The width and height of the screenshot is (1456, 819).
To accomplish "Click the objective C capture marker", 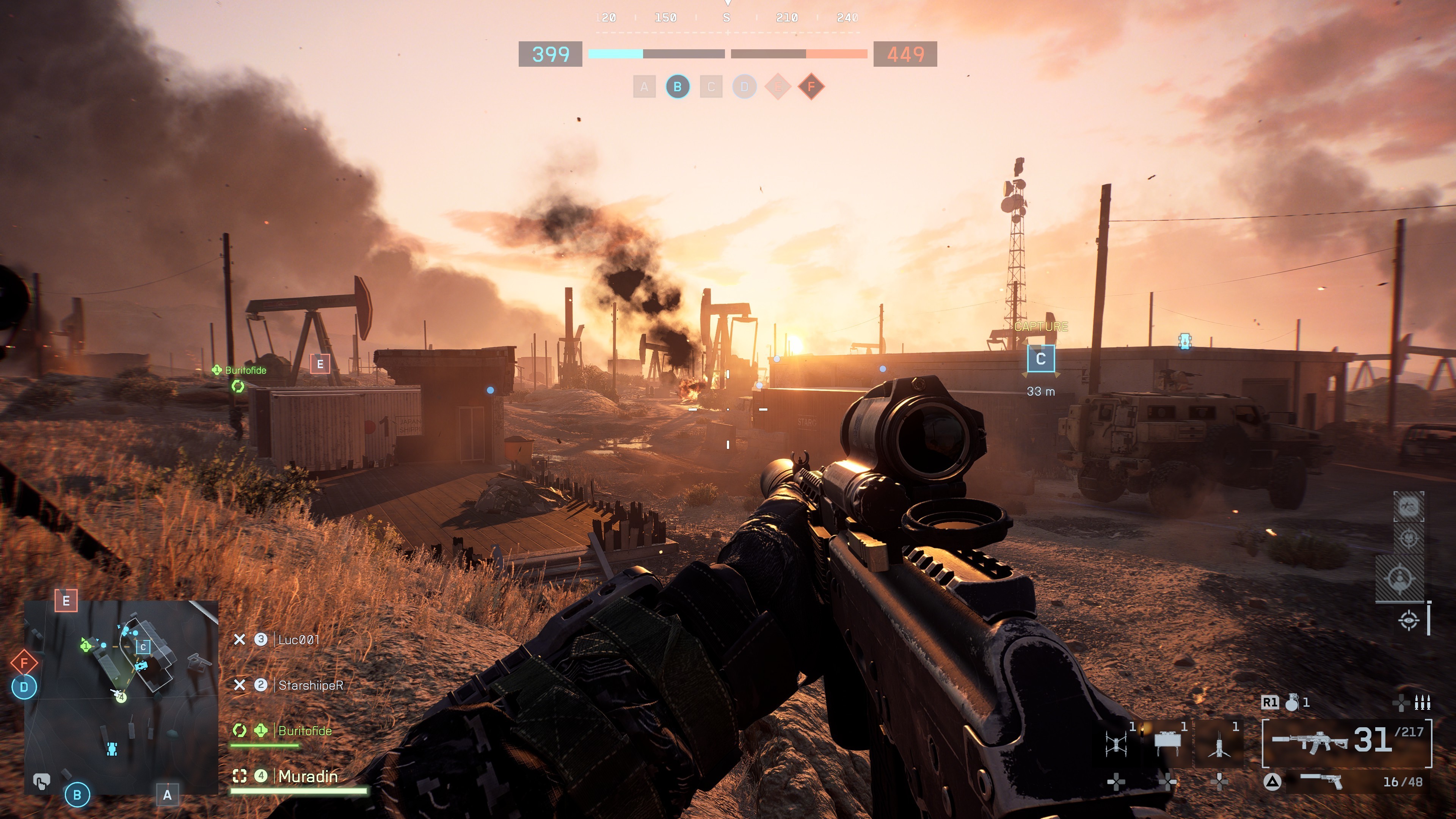I will pos(1040,359).
